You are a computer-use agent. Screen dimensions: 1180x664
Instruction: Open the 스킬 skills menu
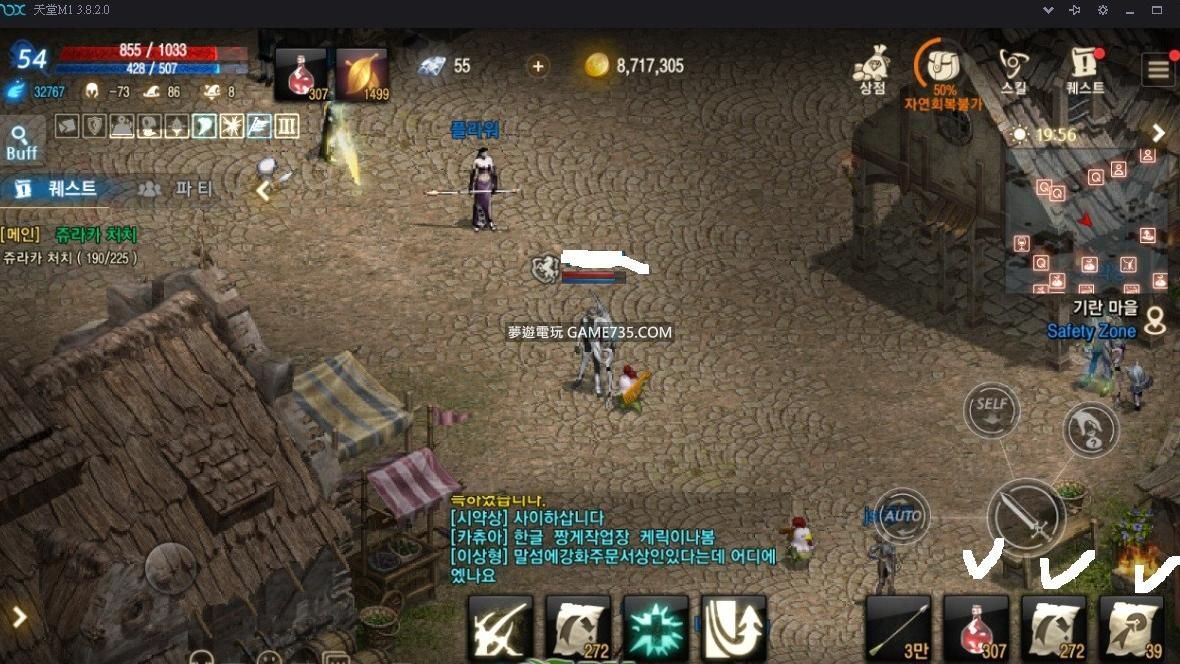click(1014, 68)
